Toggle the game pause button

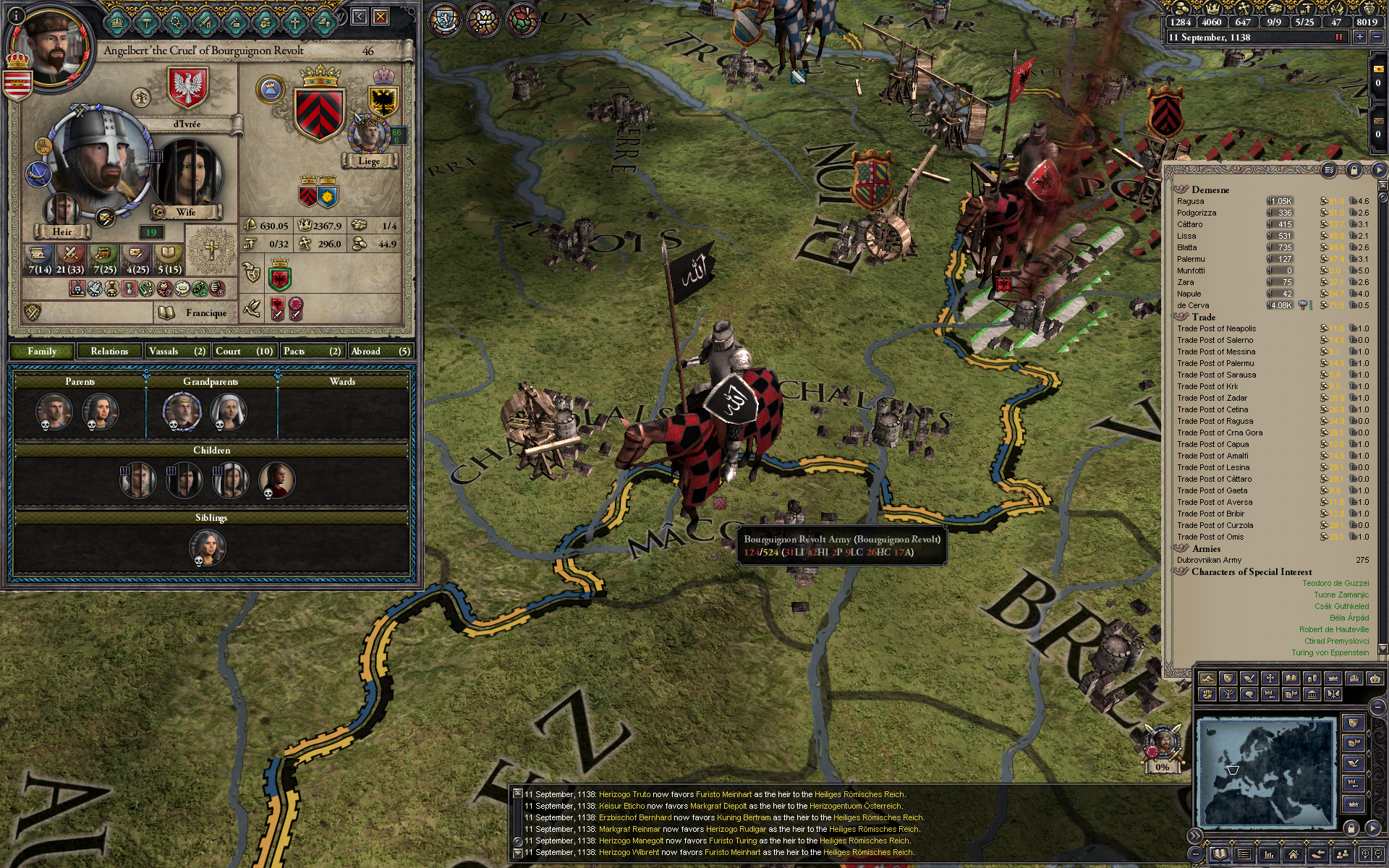(x=1338, y=38)
